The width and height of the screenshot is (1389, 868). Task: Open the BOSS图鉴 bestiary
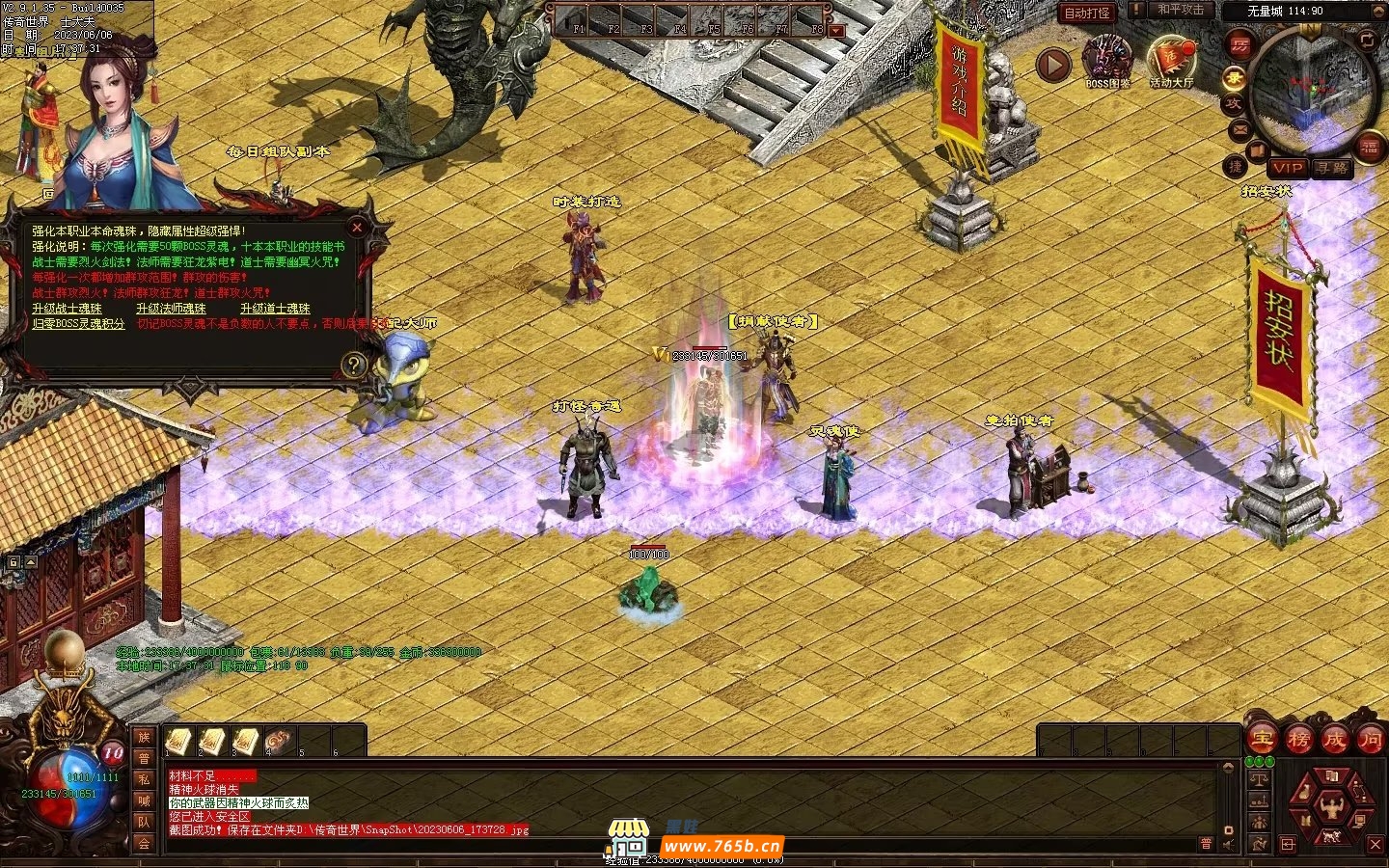click(1106, 60)
